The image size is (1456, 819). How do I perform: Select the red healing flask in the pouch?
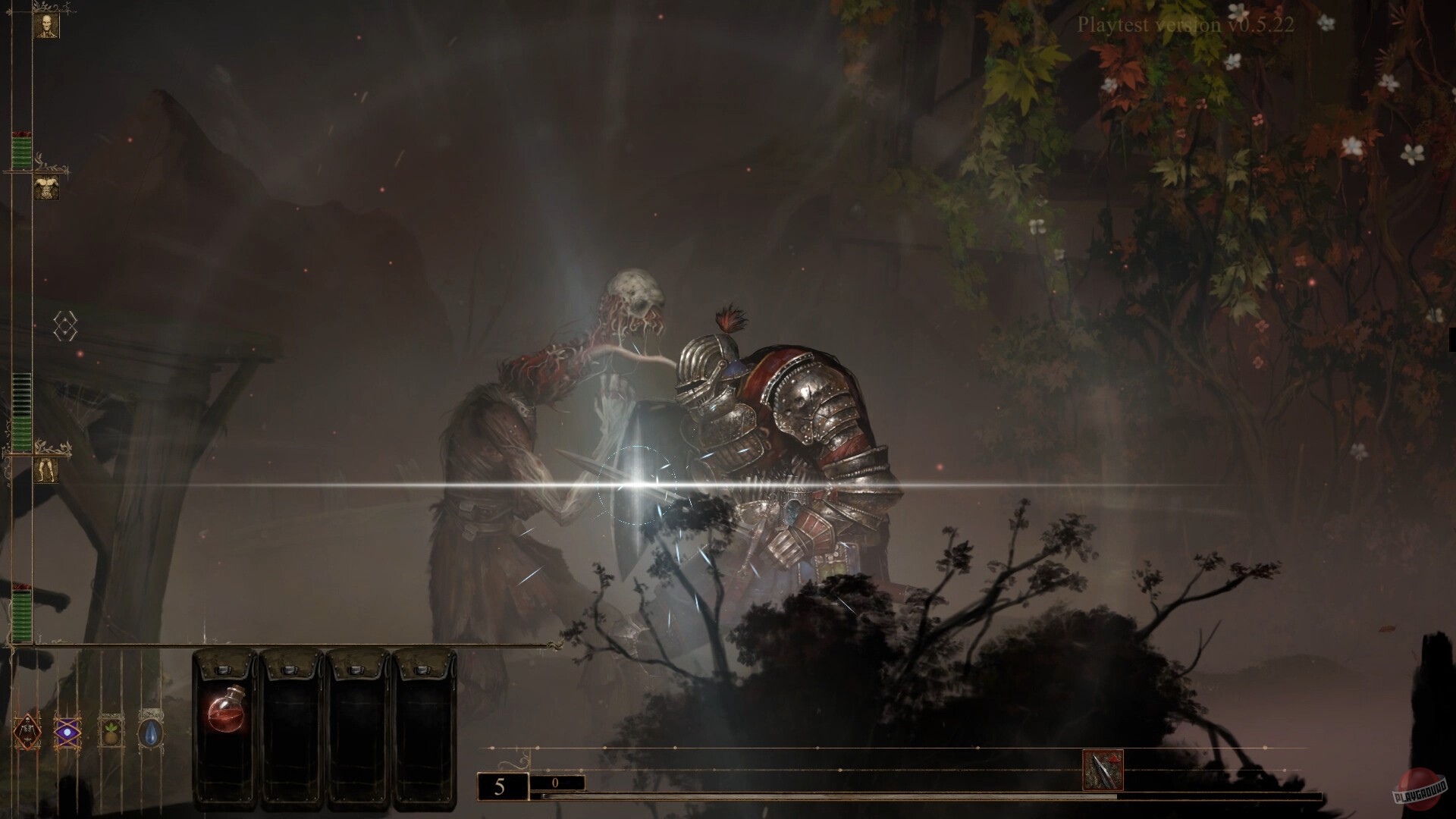point(225,714)
